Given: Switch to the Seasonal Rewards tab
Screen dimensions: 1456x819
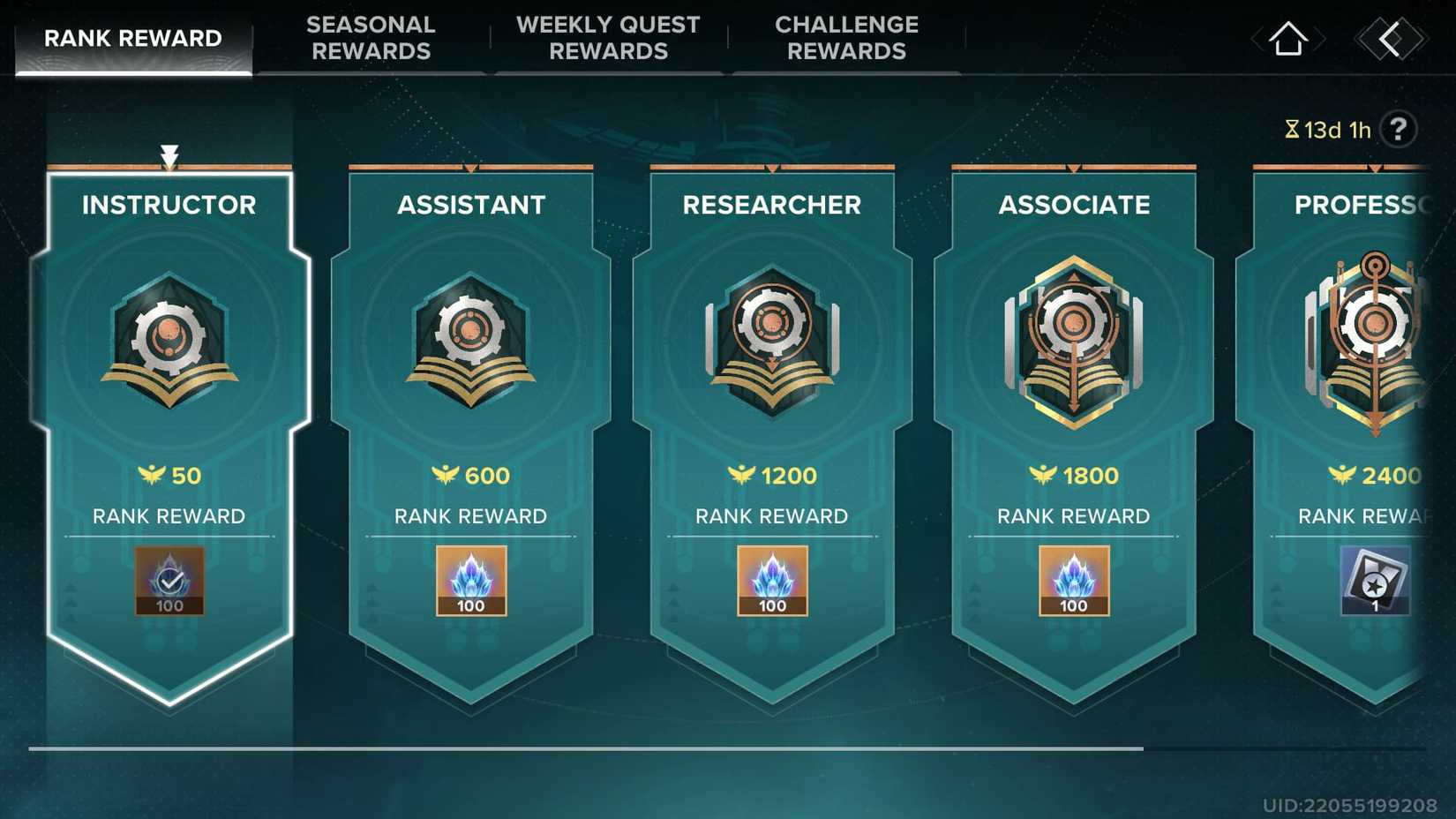Looking at the screenshot, I should point(371,38).
